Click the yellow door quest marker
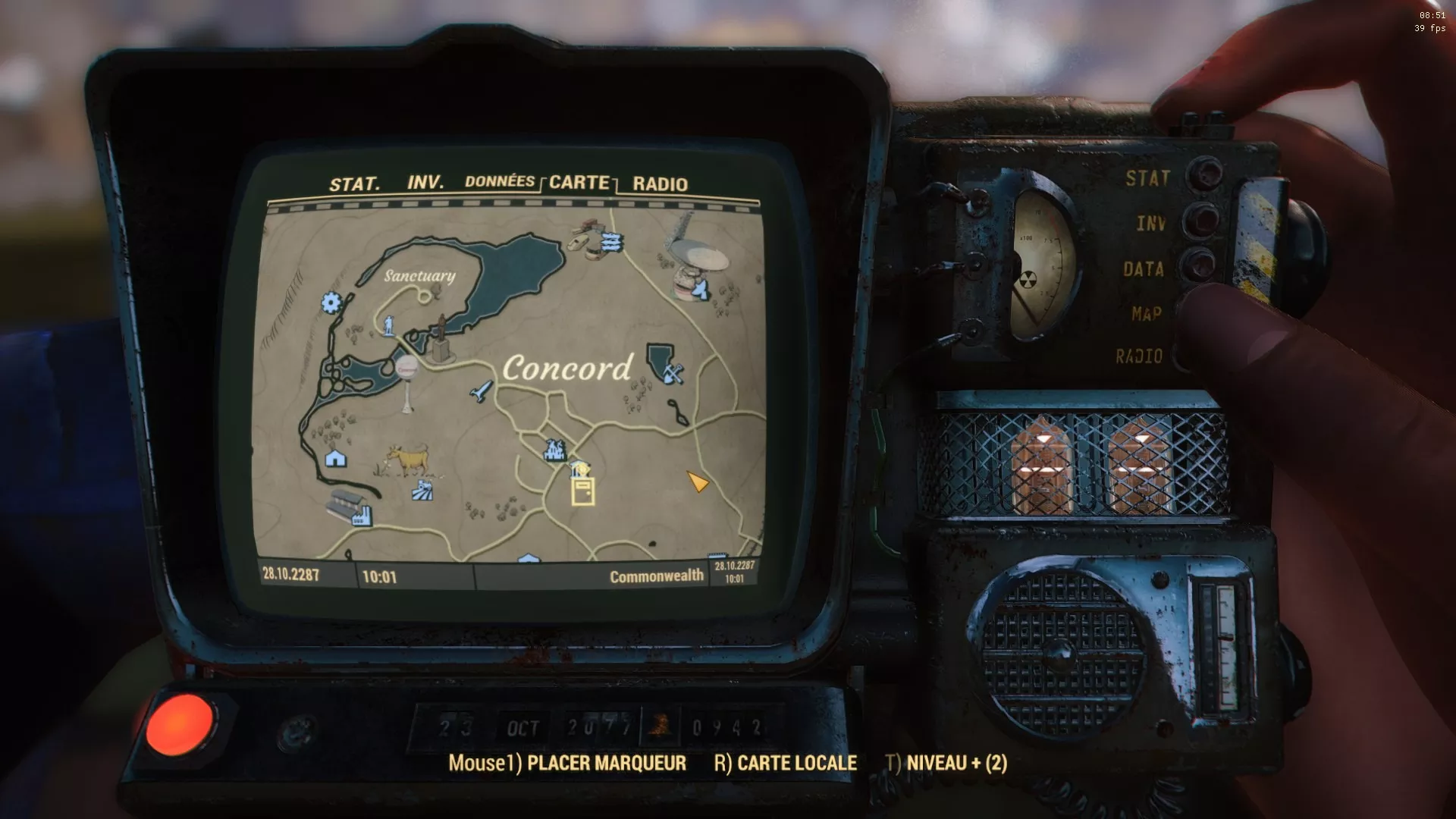This screenshot has height=819, width=1456. click(582, 491)
